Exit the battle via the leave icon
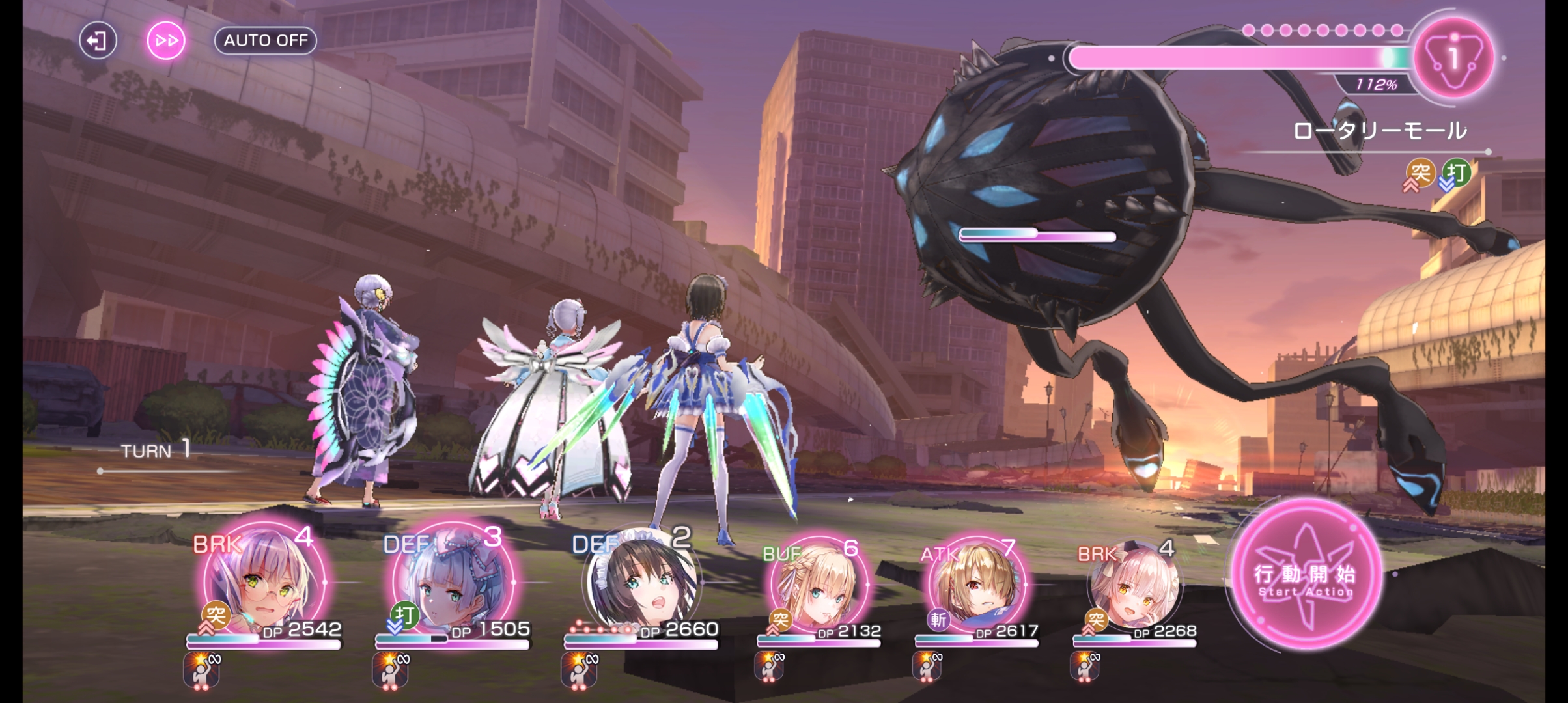Screen dimensions: 1568x703 (x=98, y=41)
